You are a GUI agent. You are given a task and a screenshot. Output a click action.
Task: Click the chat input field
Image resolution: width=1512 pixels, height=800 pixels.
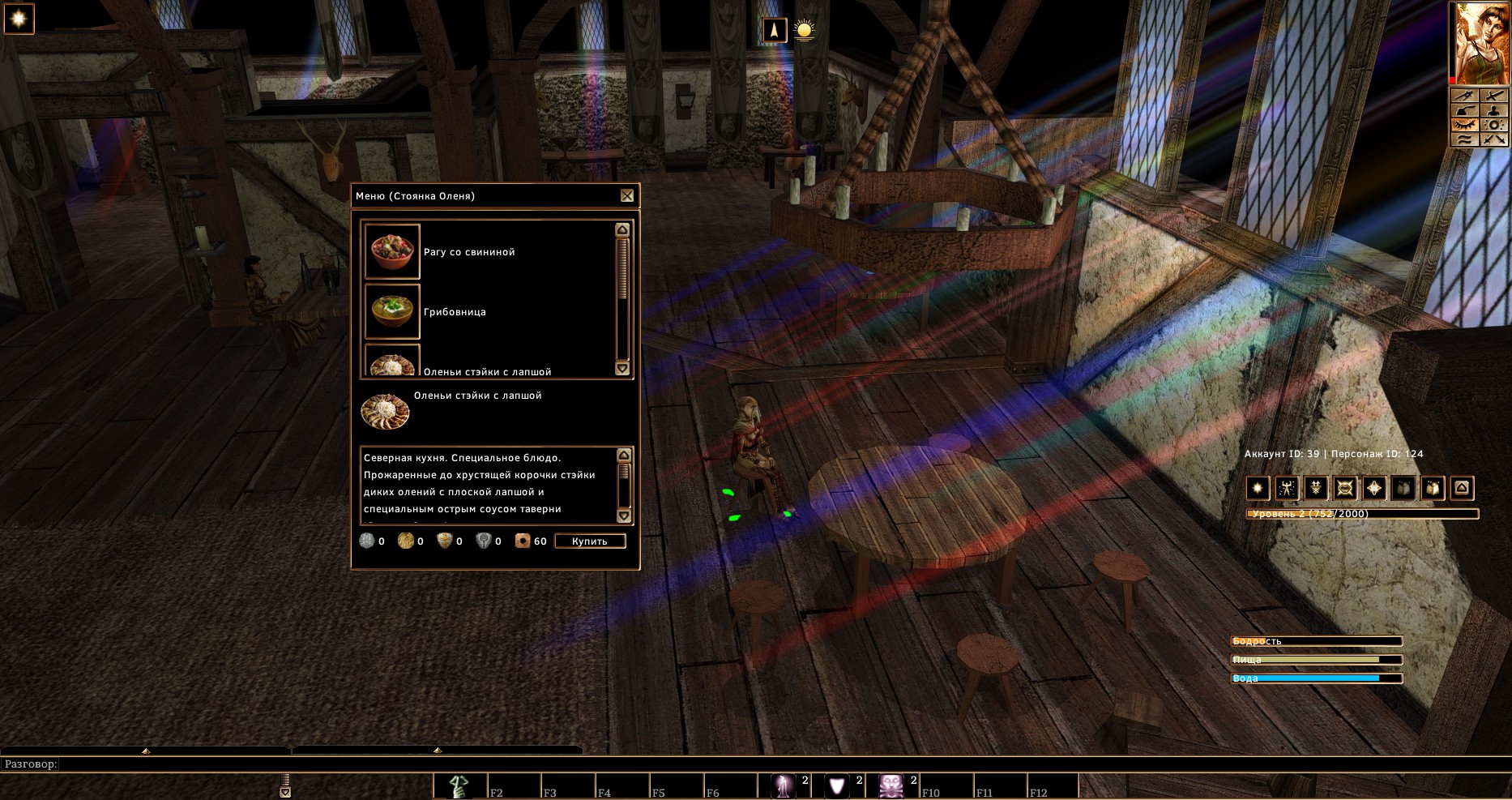[x=729, y=764]
